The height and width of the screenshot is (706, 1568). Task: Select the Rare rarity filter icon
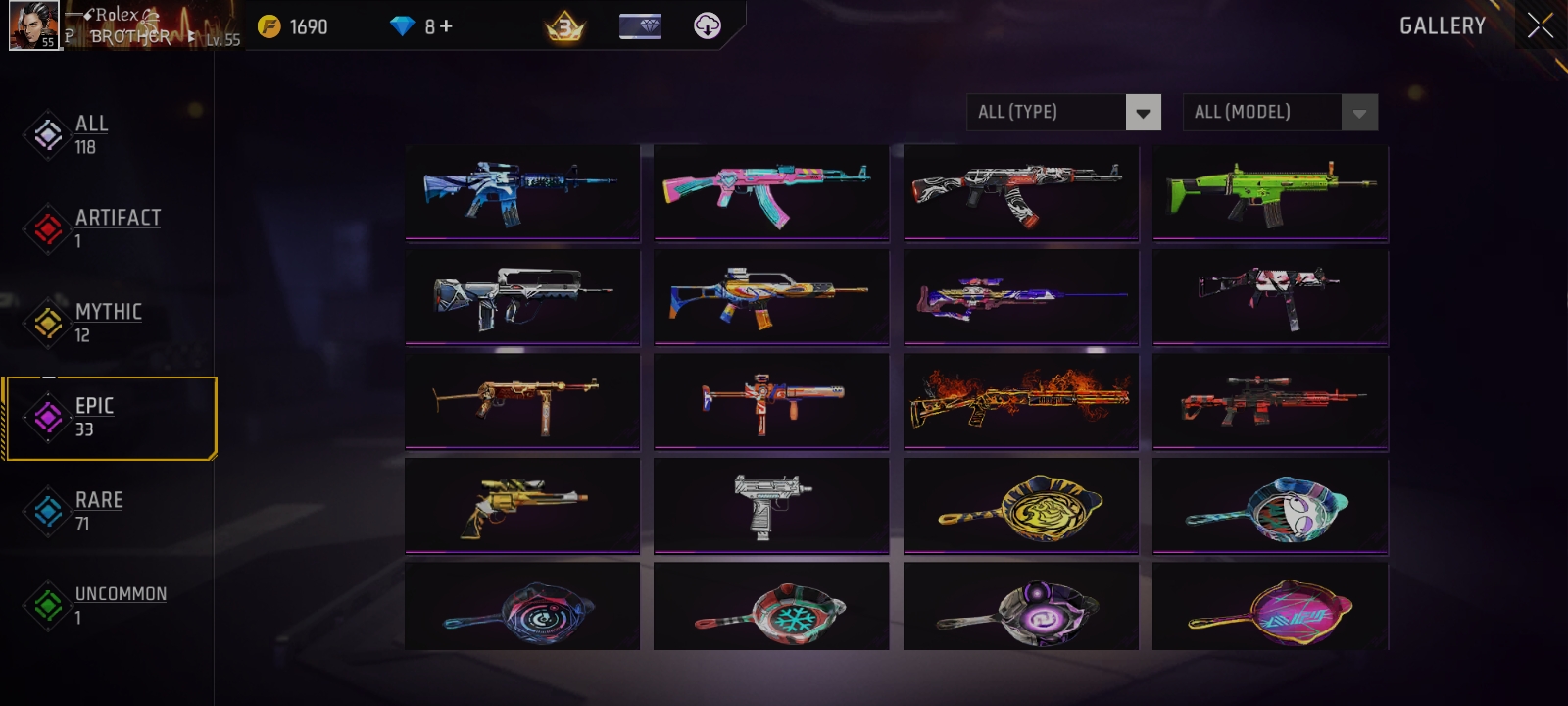[x=47, y=511]
